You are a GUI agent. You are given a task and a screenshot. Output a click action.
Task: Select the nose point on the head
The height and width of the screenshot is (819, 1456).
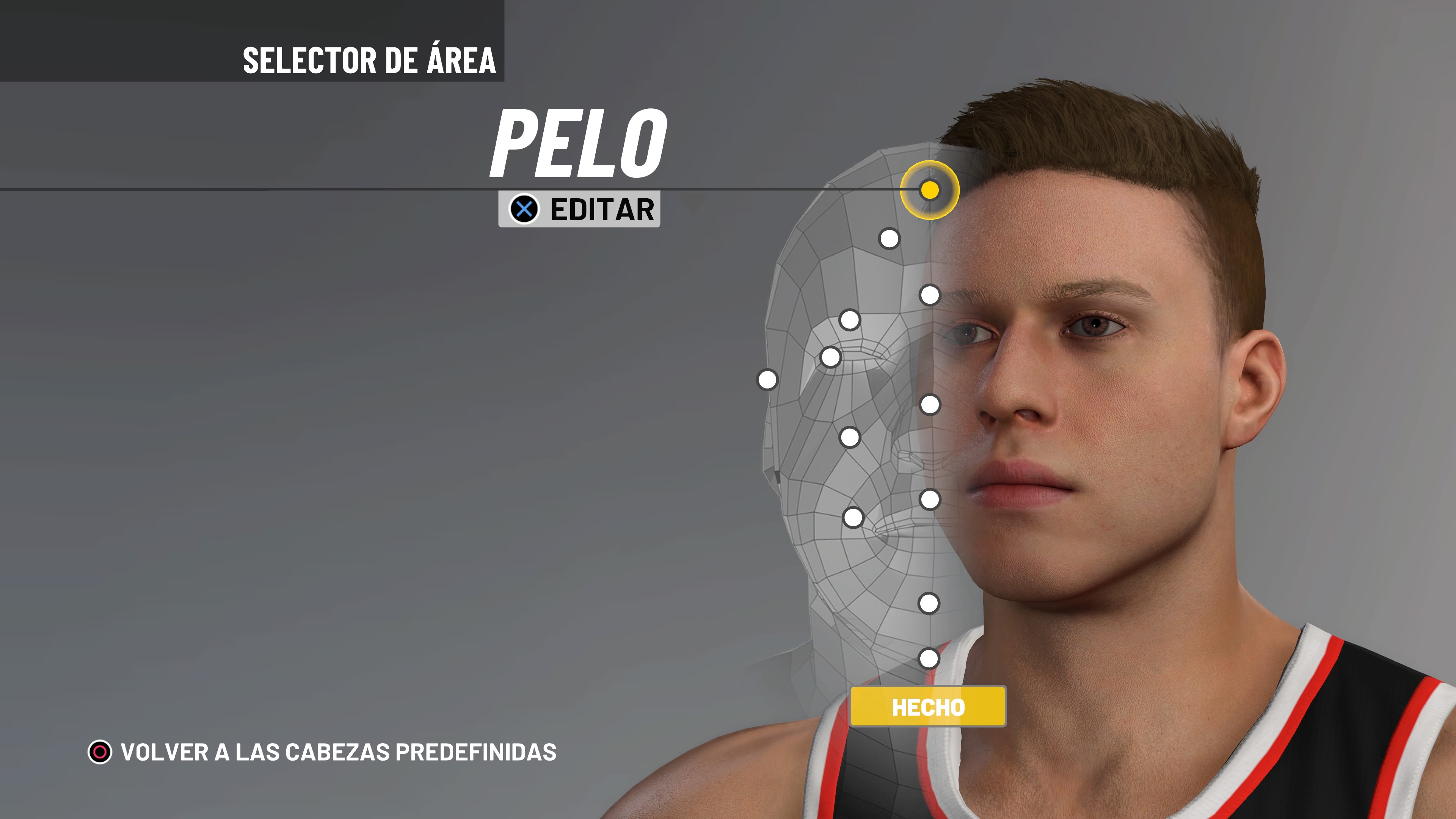coord(930,405)
